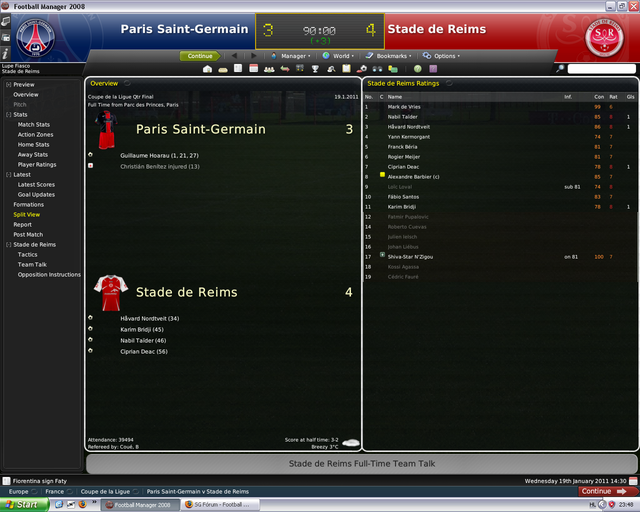This screenshot has height=512, width=640.
Task: Select player Mark de Vries in ratings list
Action: 405,106
